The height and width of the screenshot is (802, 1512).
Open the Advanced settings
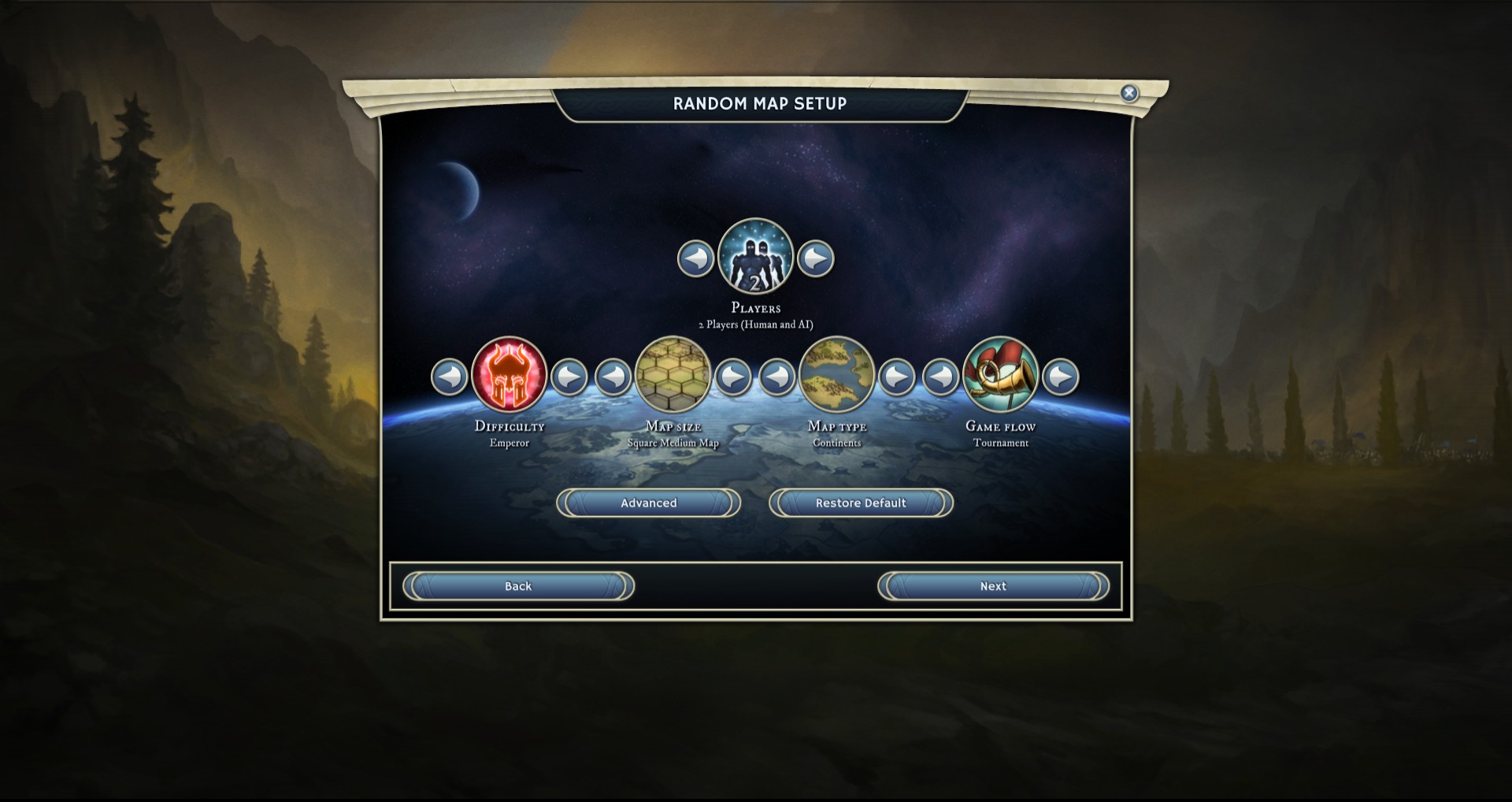(648, 503)
